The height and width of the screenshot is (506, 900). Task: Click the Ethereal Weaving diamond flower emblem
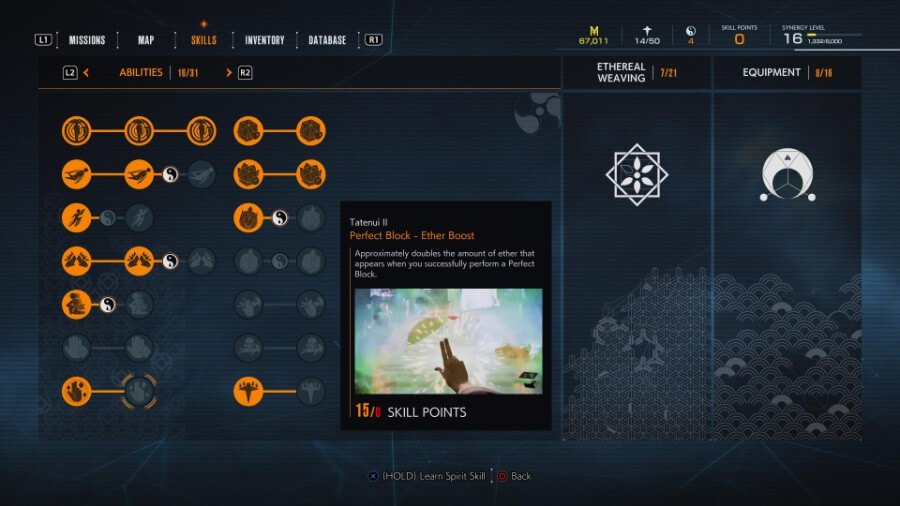tap(637, 174)
